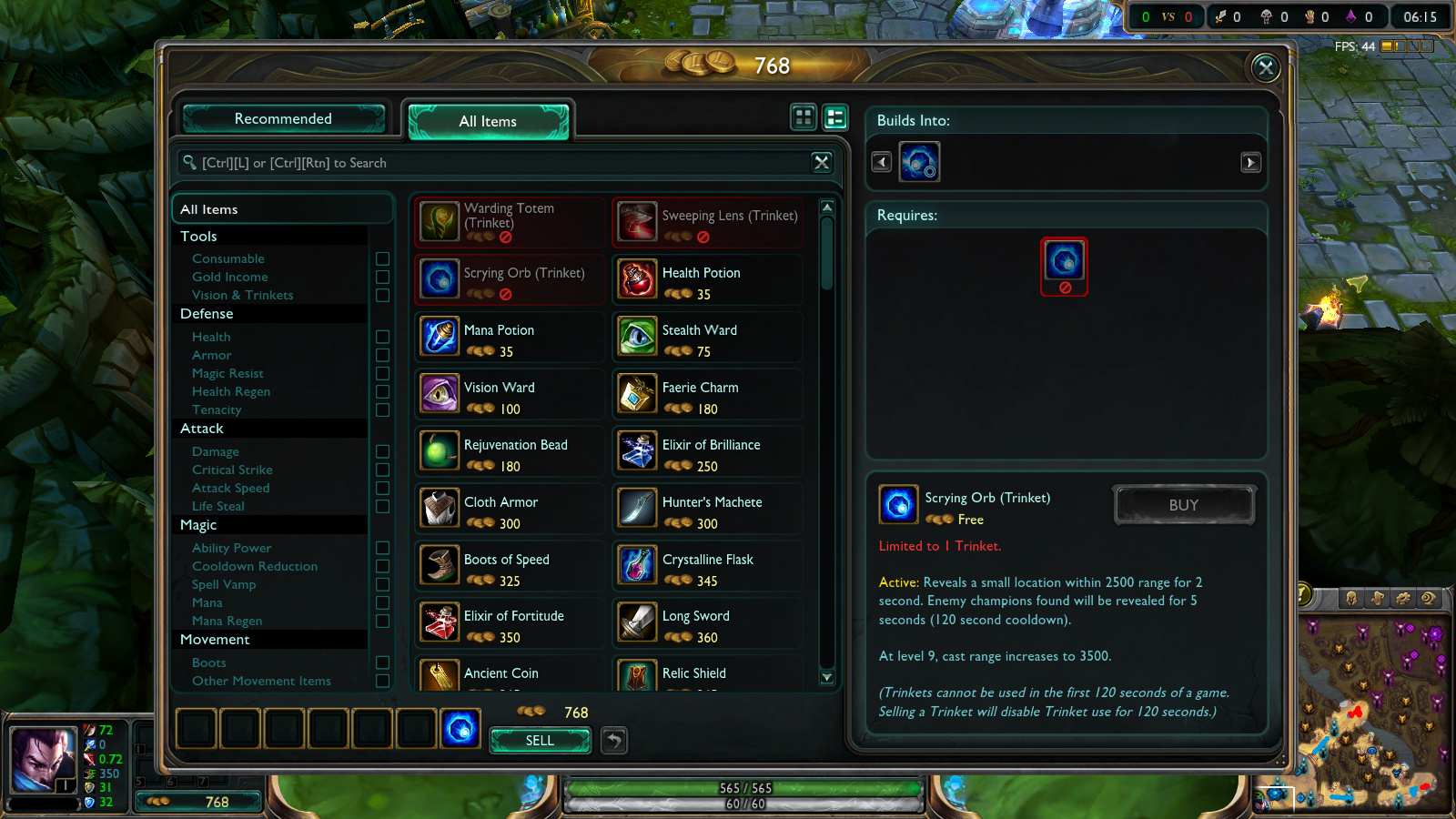This screenshot has height=819, width=1456.
Task: Click the Stealth Ward item icon
Action: tap(636, 337)
